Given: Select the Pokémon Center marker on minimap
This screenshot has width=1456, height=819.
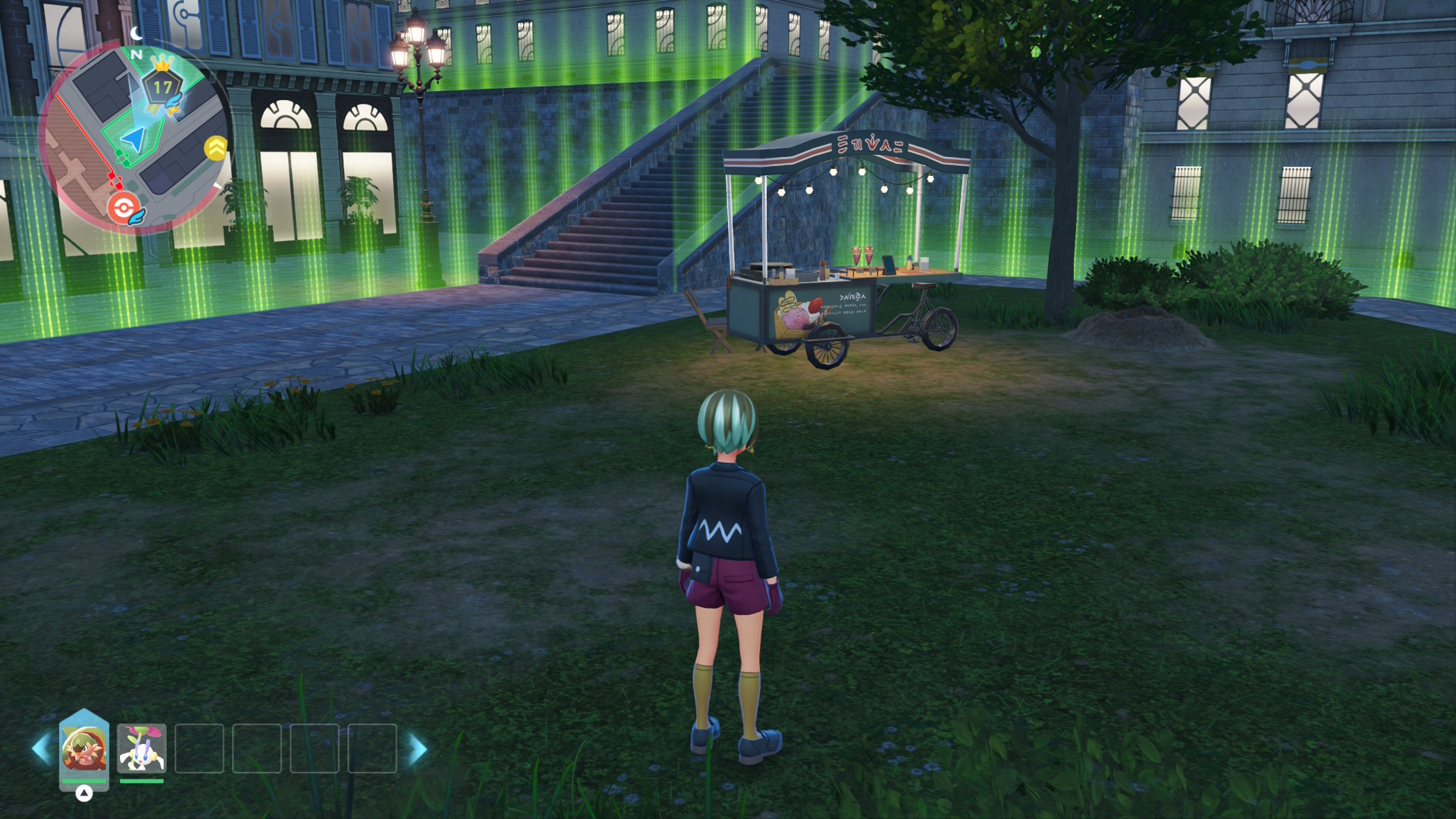Looking at the screenshot, I should point(123,207).
